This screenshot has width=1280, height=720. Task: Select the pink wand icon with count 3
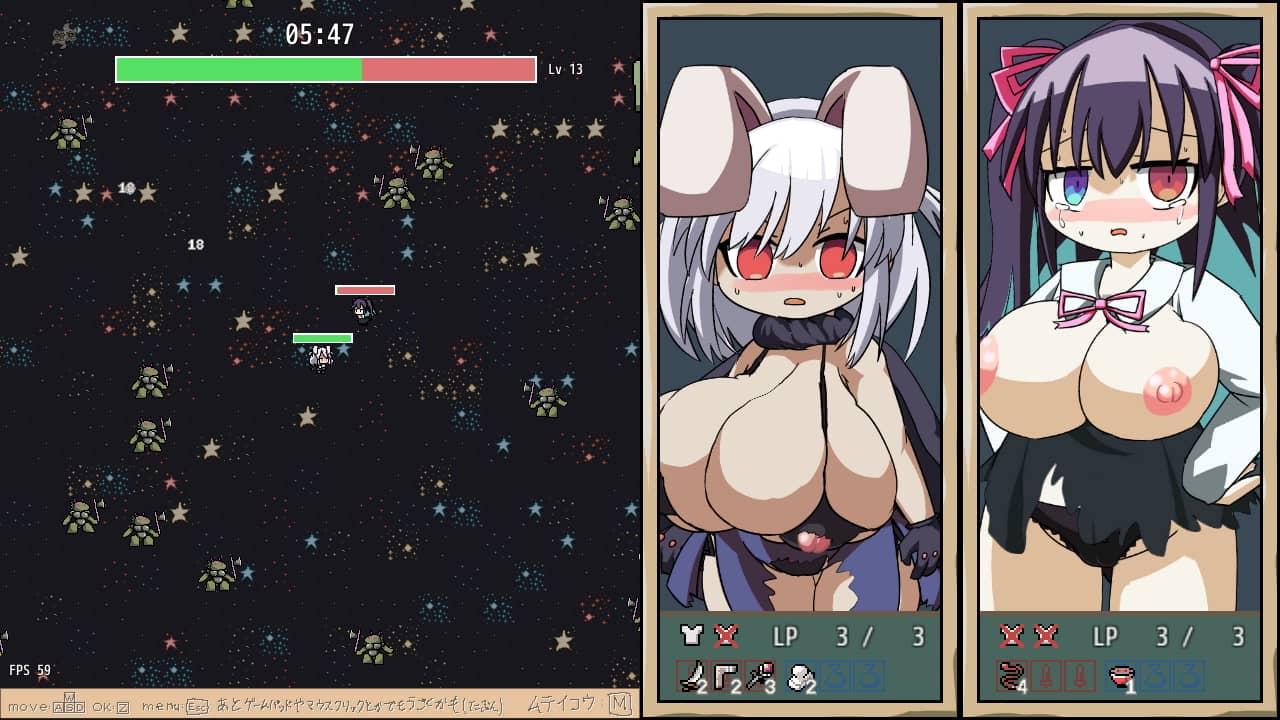pyautogui.click(x=760, y=676)
